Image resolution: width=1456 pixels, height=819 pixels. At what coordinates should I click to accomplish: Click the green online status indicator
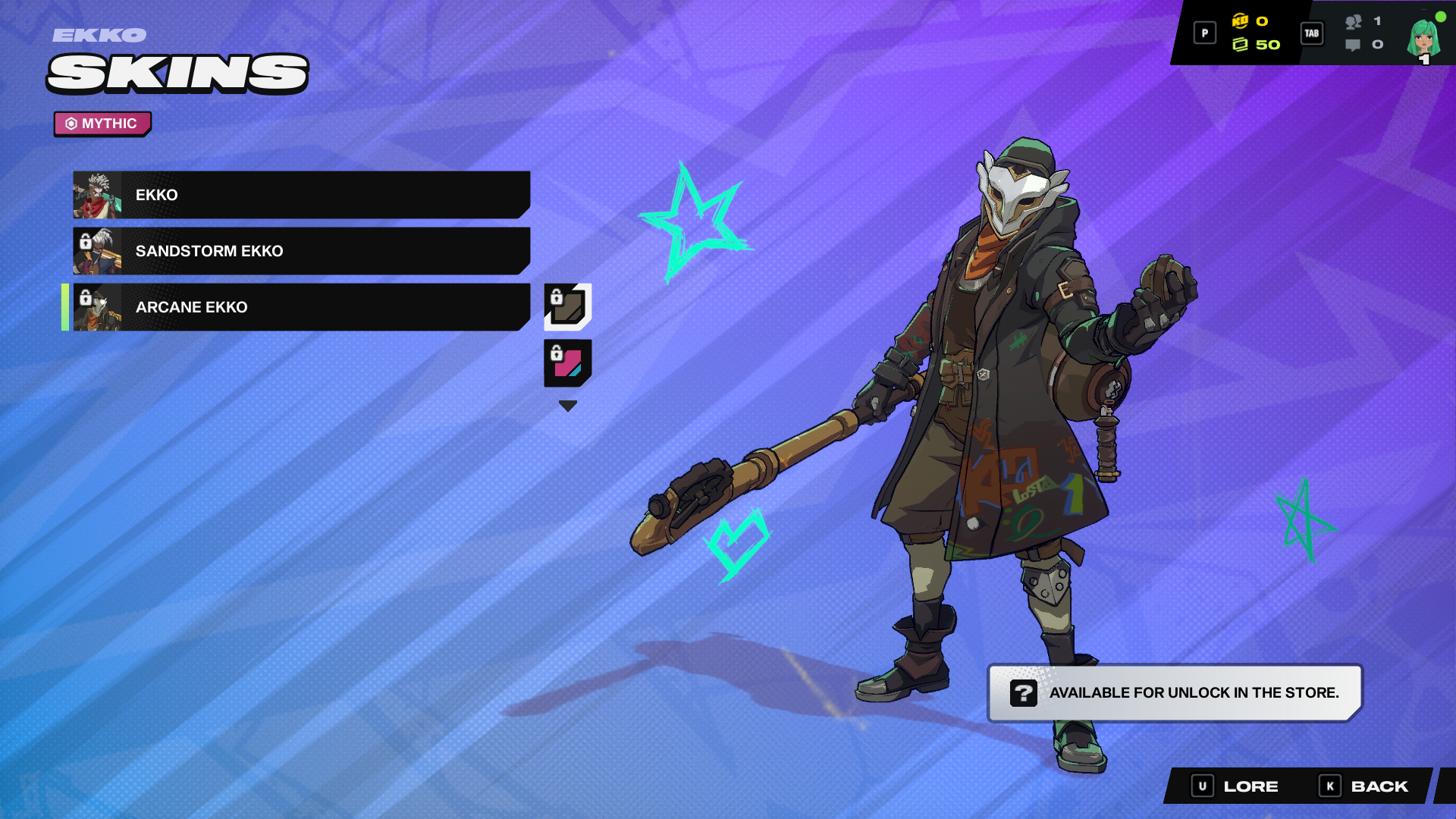point(1440,15)
